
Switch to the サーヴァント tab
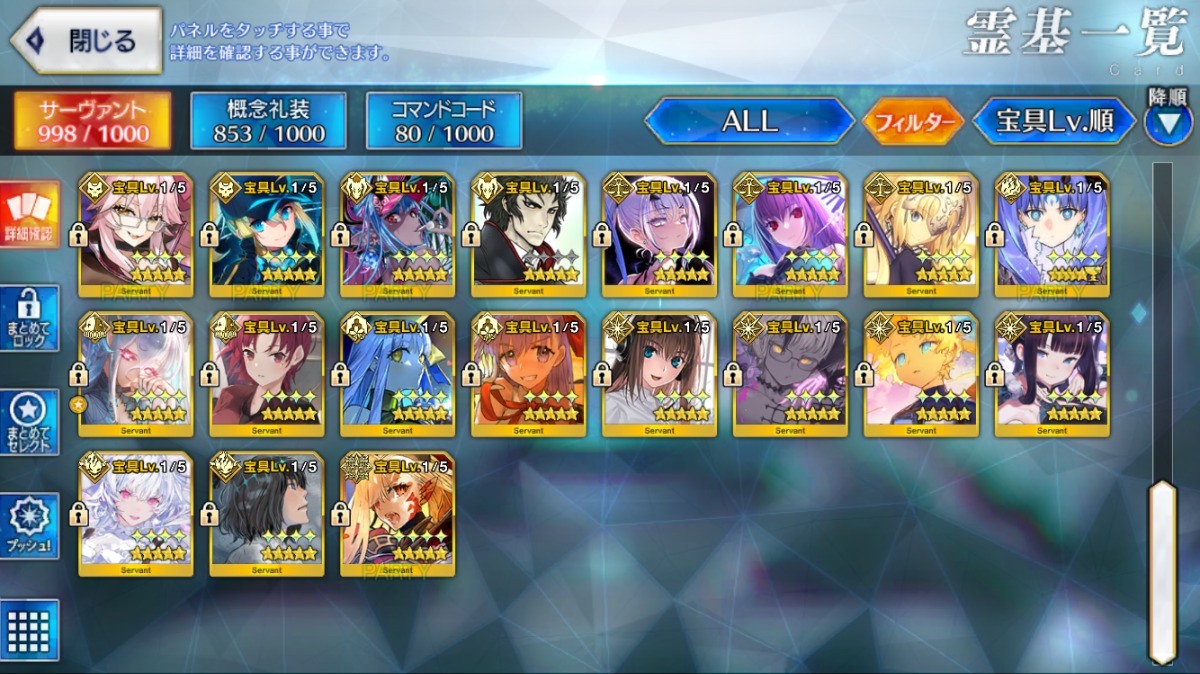click(92, 121)
